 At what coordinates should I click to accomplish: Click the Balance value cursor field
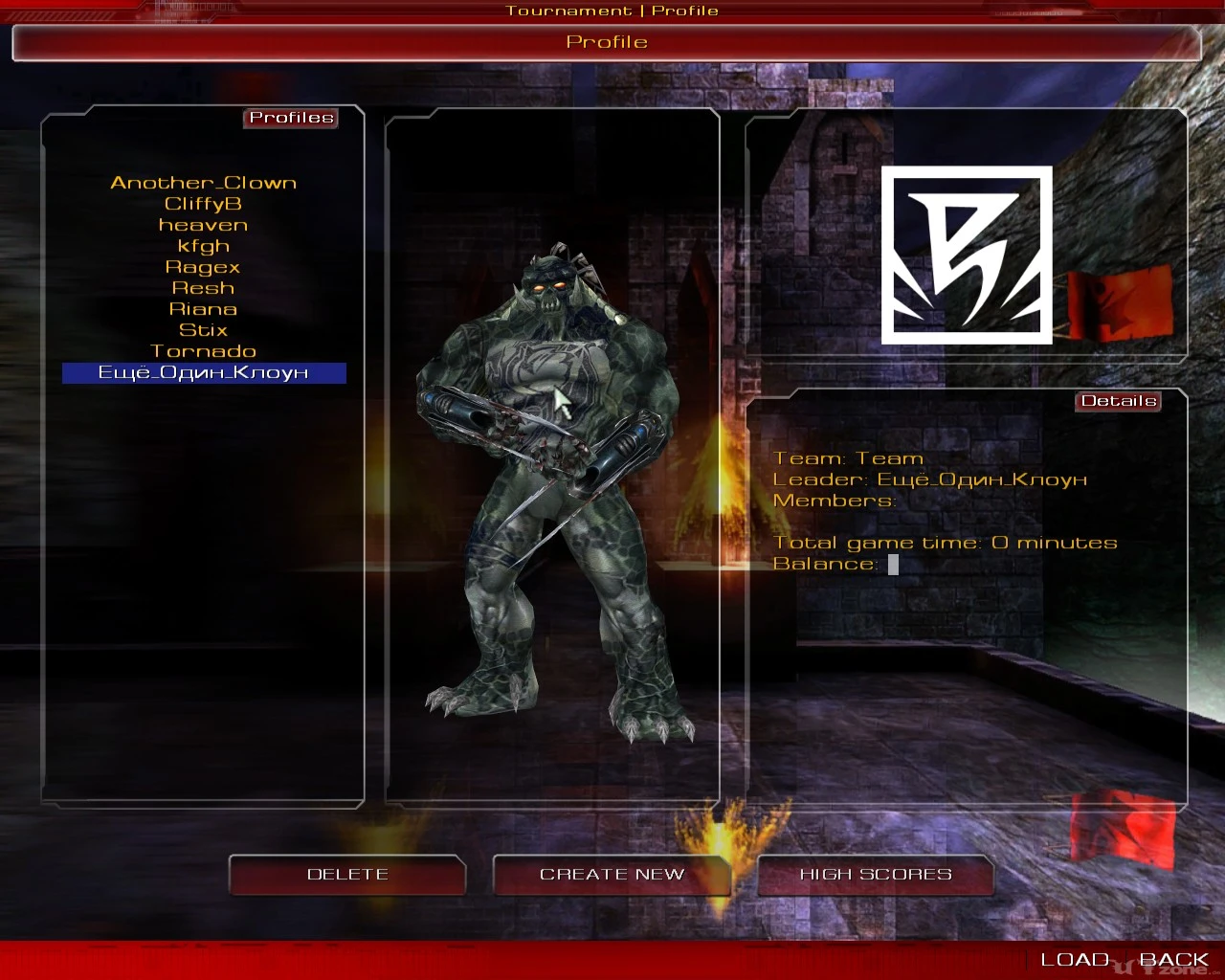pyautogui.click(x=893, y=564)
